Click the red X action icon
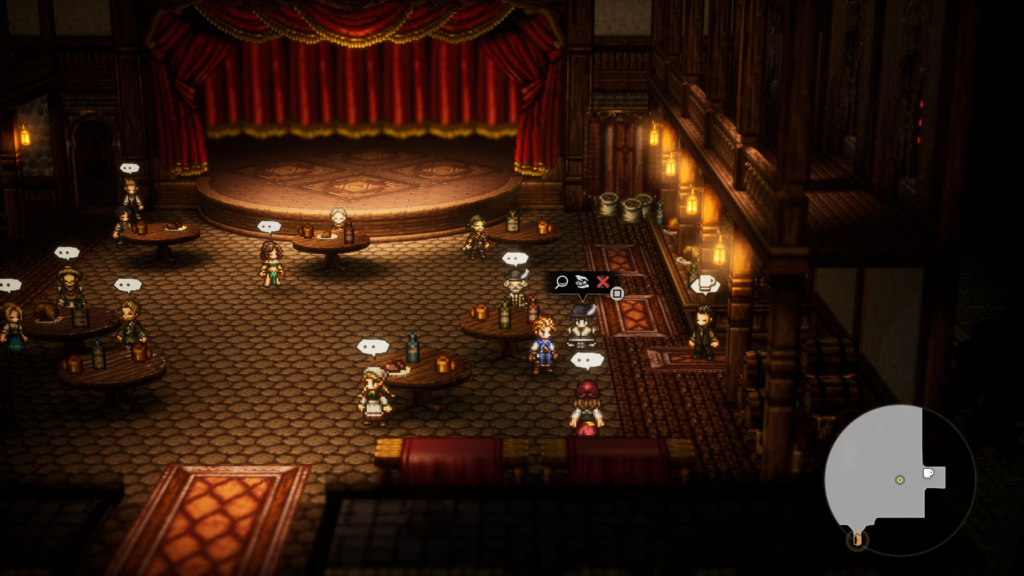Screen dimensions: 1024x576 (603, 283)
